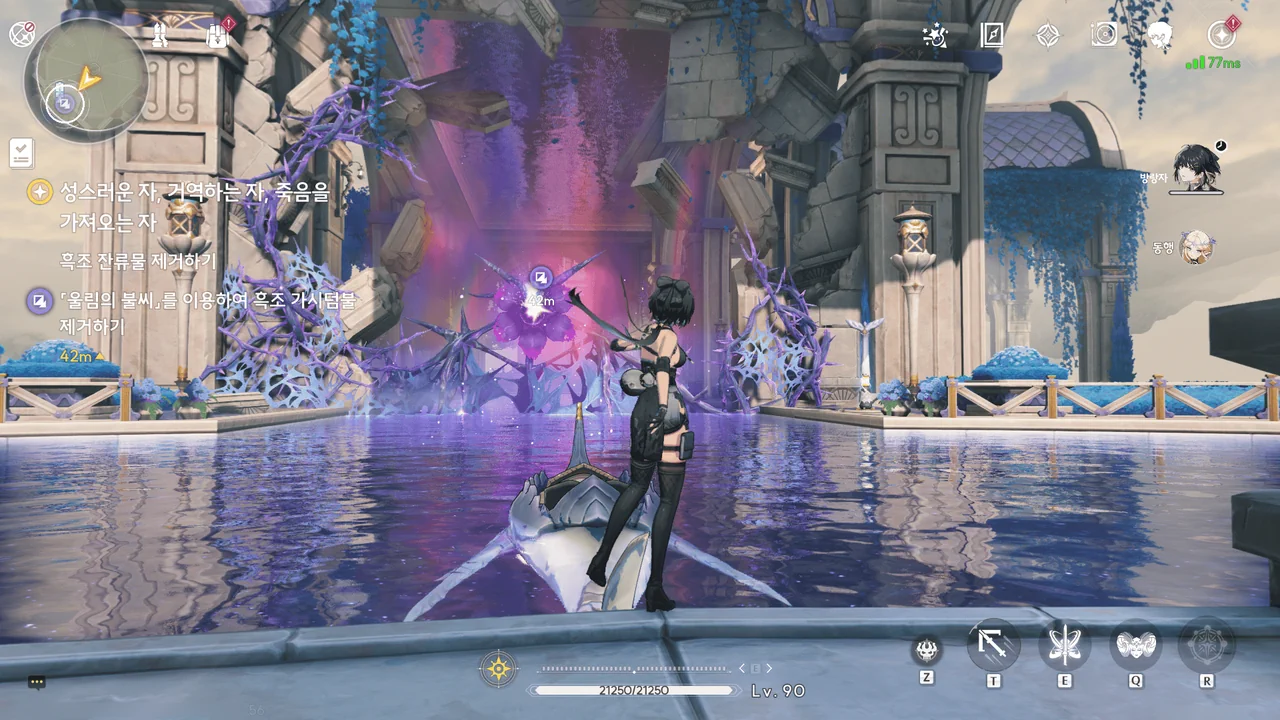Open the twin-figure team icon
Screen dimensions: 1280x720
click(x=159, y=36)
